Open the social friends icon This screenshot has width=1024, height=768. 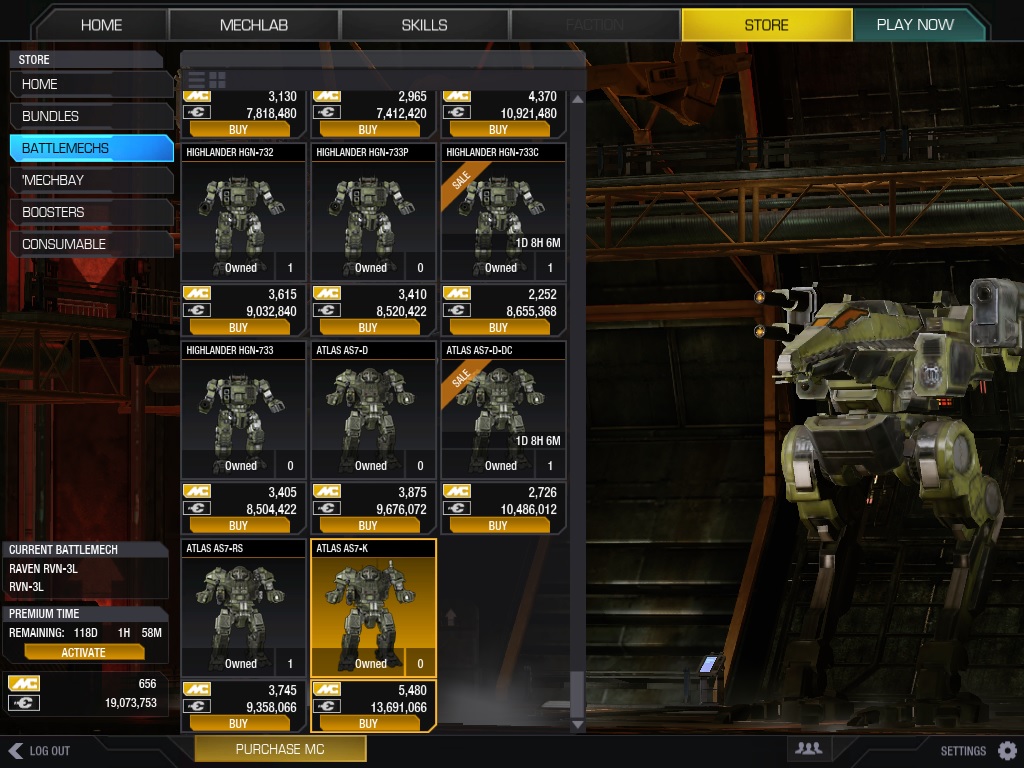808,748
